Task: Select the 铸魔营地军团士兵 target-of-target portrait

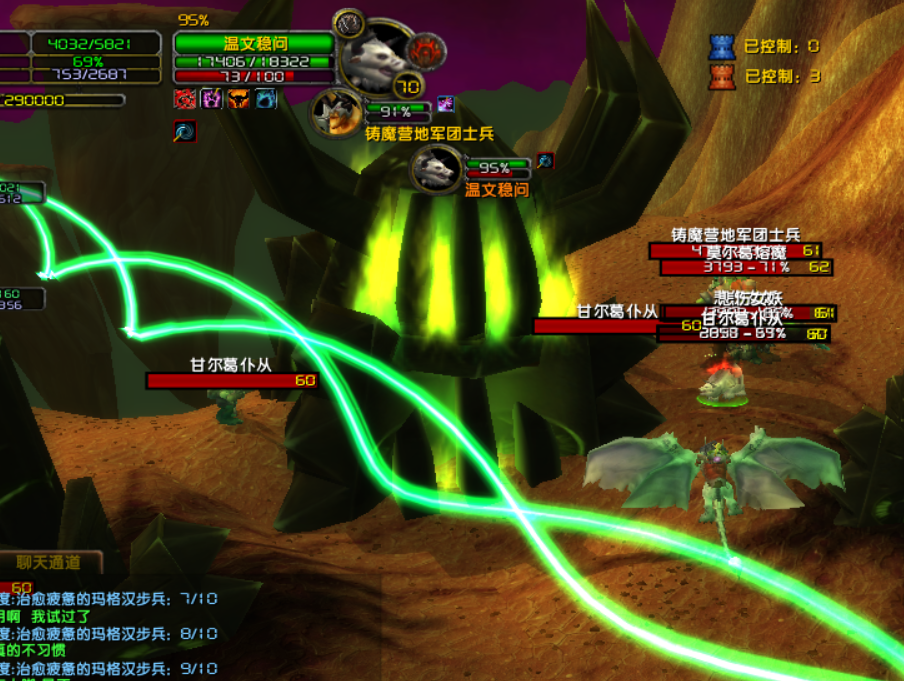Action: 338,110
